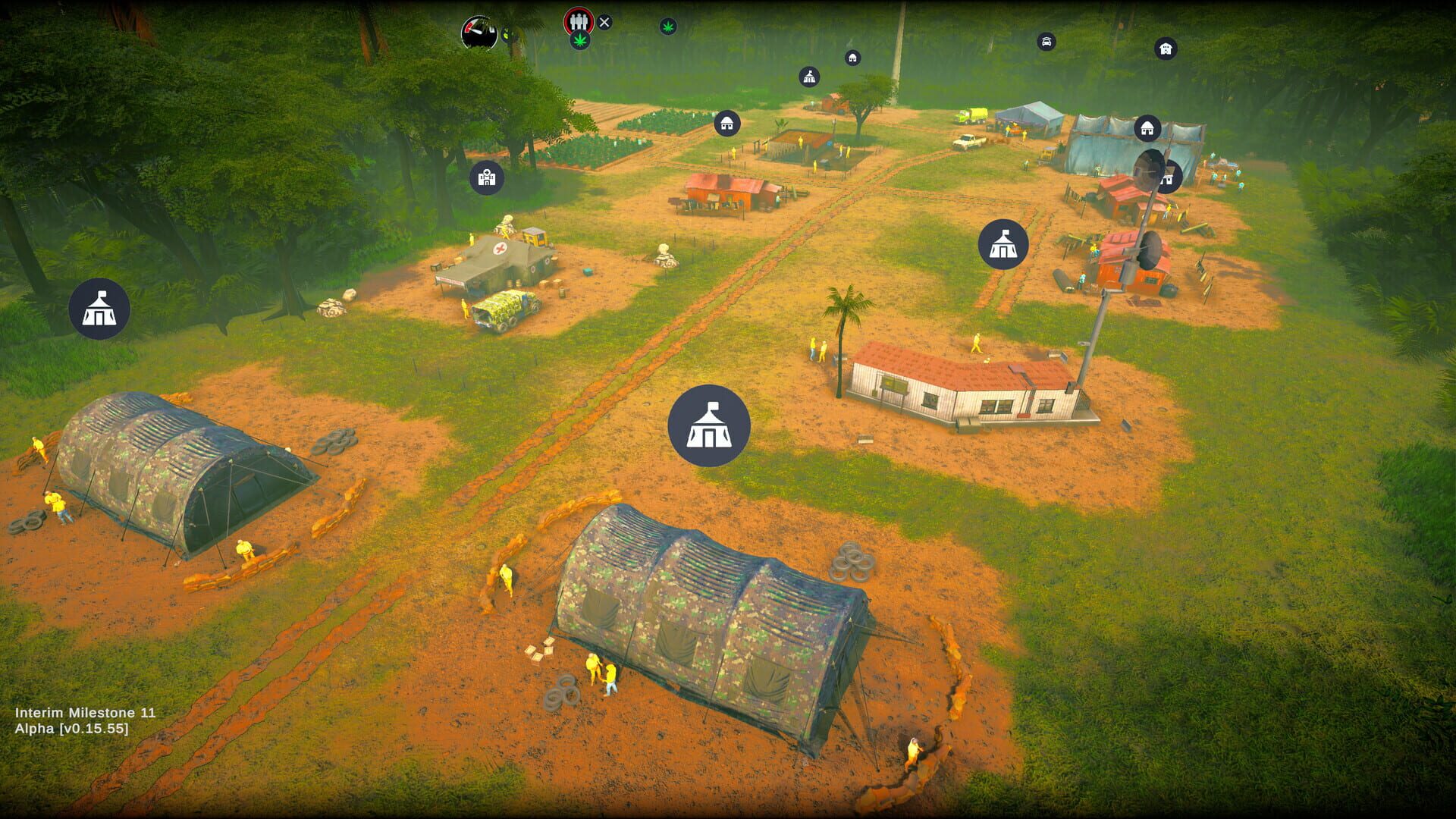Select the church marker above the farm plots
Image resolution: width=1456 pixels, height=819 pixels.
click(810, 77)
